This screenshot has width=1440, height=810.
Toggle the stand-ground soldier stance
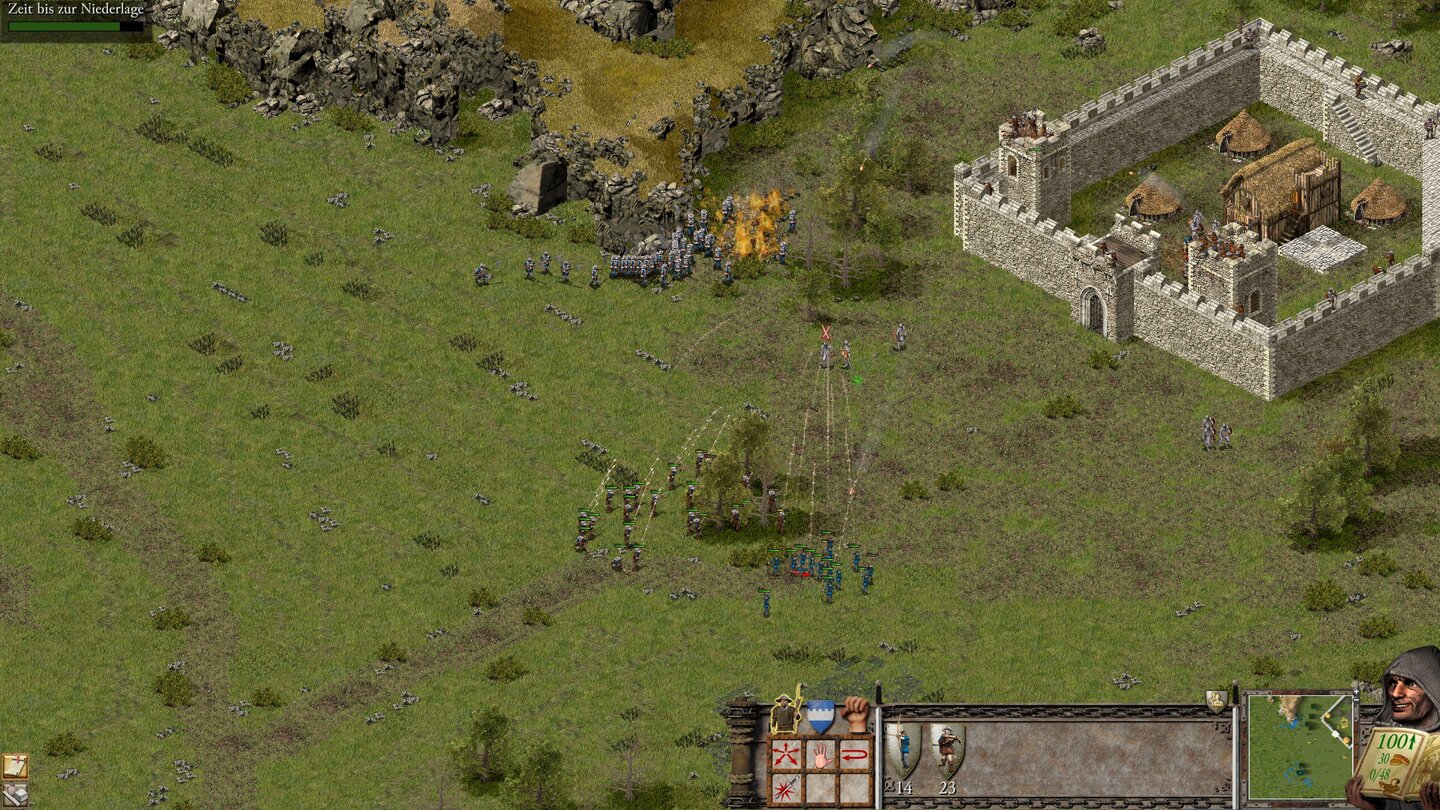pyautogui.click(x=785, y=712)
